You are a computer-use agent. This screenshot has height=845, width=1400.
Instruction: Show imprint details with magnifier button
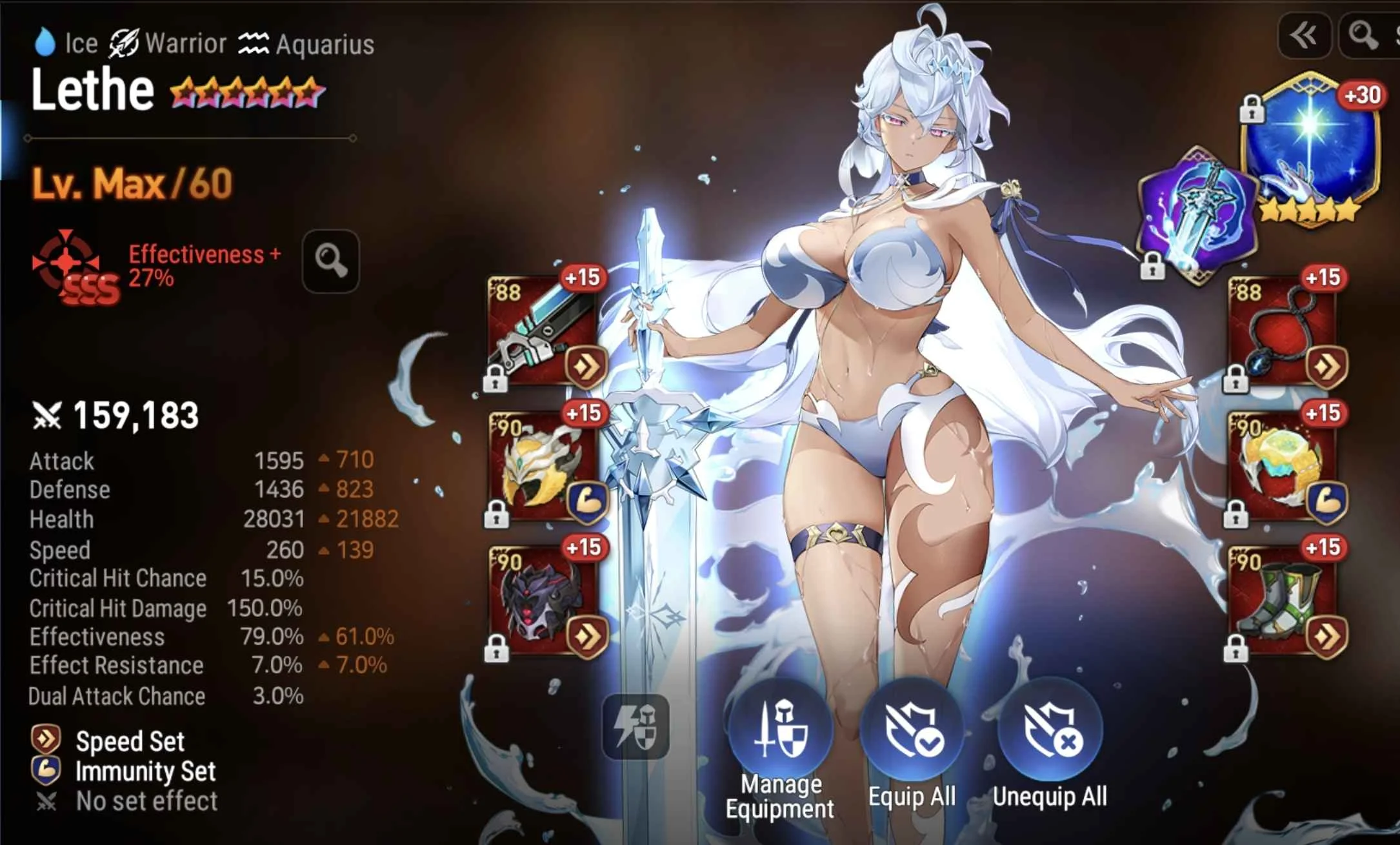(x=330, y=261)
